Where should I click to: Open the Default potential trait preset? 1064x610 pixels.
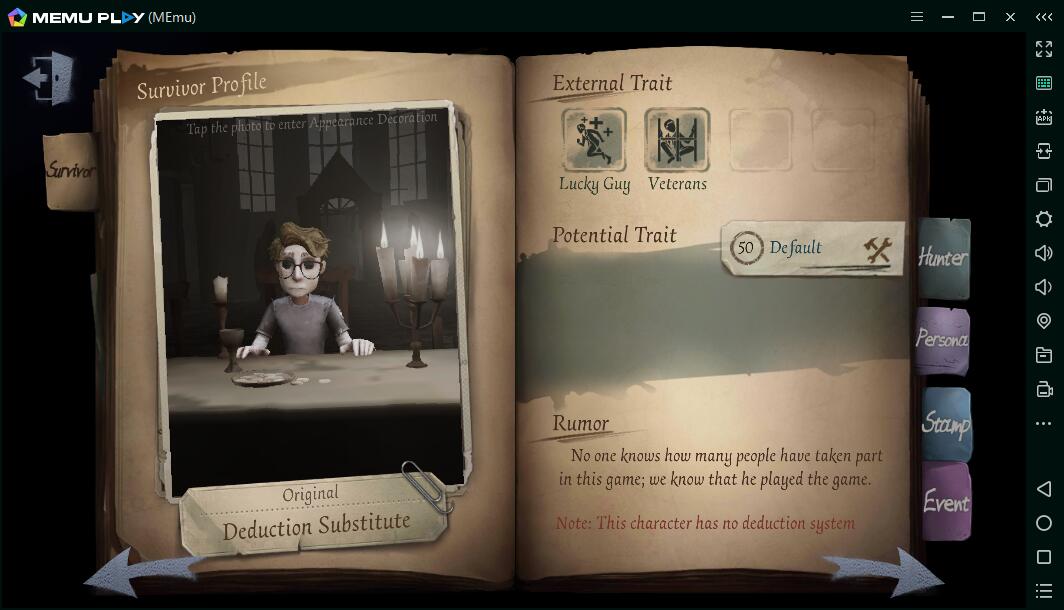click(x=812, y=248)
